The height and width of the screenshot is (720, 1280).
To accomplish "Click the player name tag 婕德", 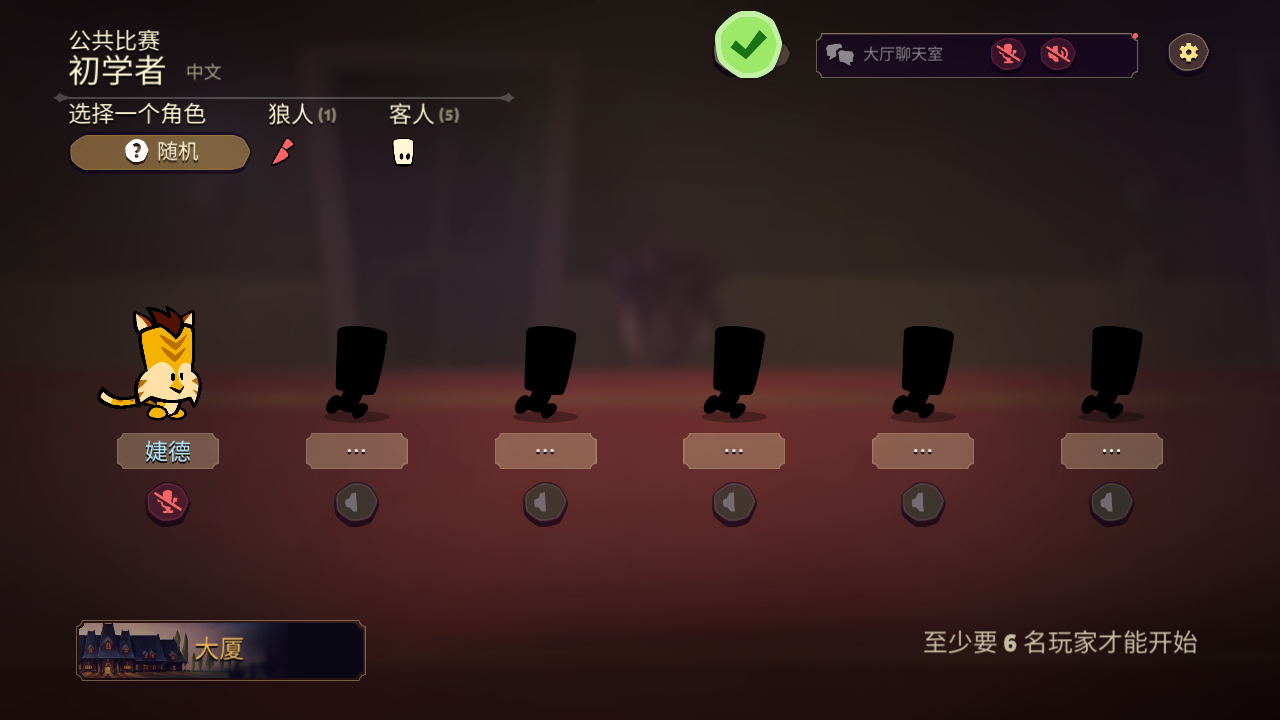I will tap(168, 451).
